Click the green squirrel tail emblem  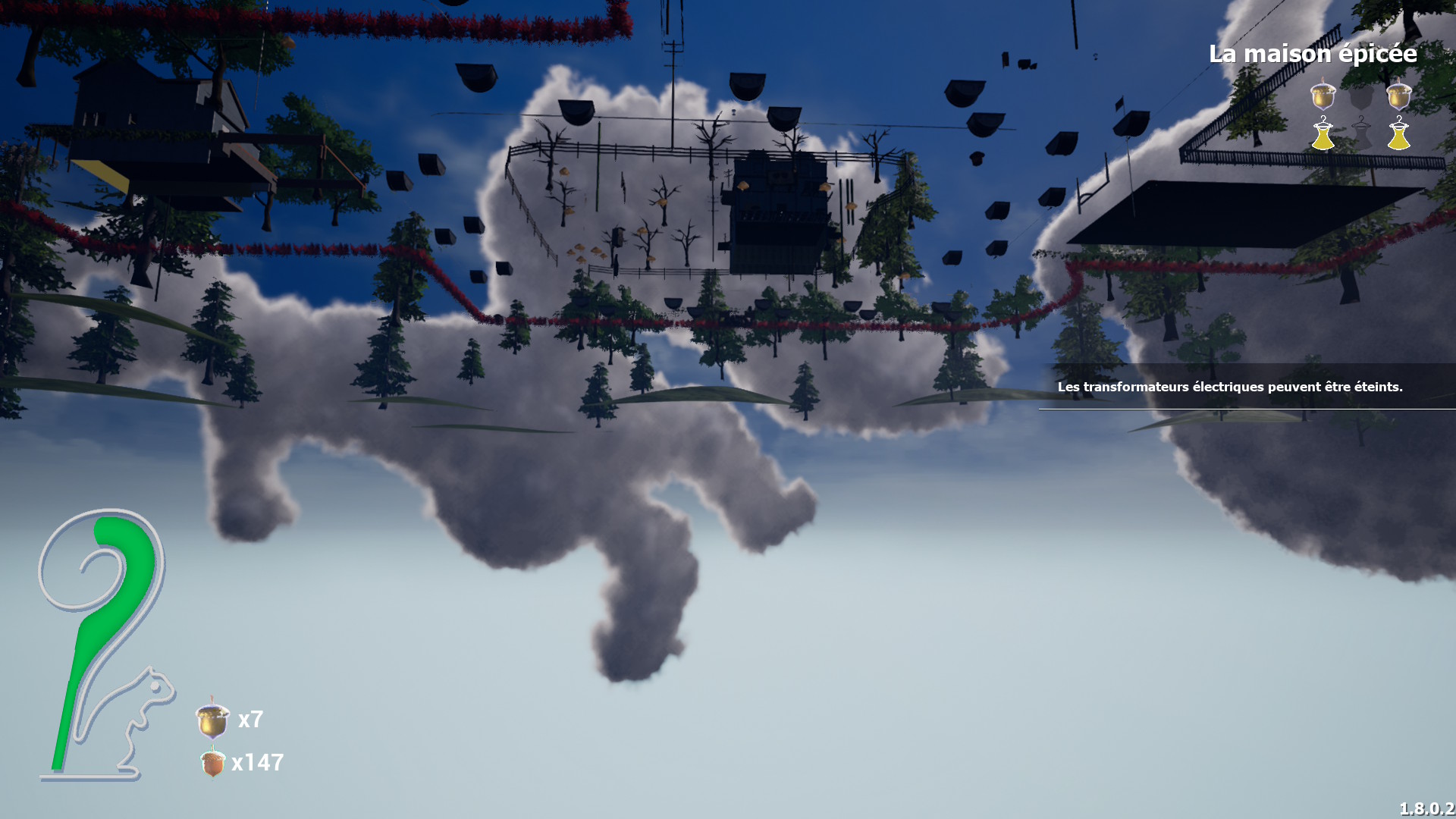pyautogui.click(x=106, y=629)
